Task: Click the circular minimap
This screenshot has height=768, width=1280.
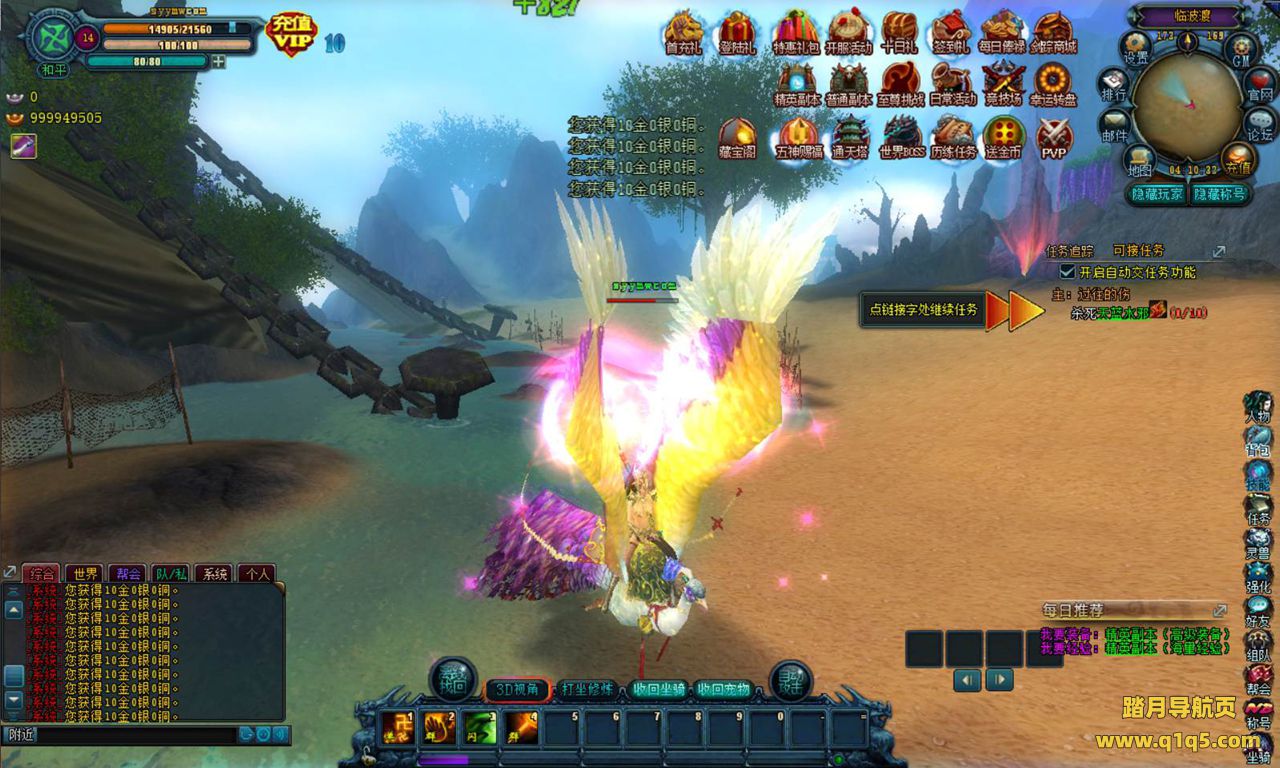Action: pos(1187,97)
